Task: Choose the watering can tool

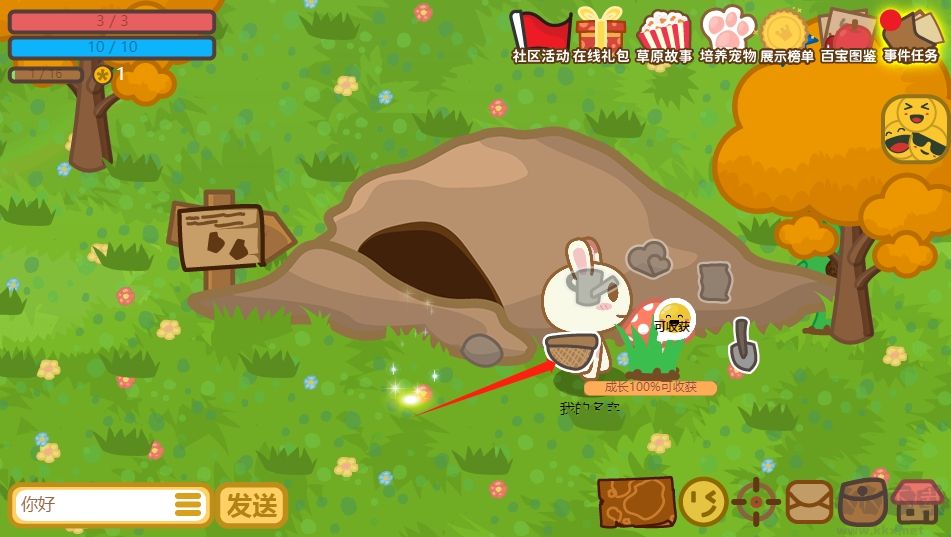Action: click(589, 287)
